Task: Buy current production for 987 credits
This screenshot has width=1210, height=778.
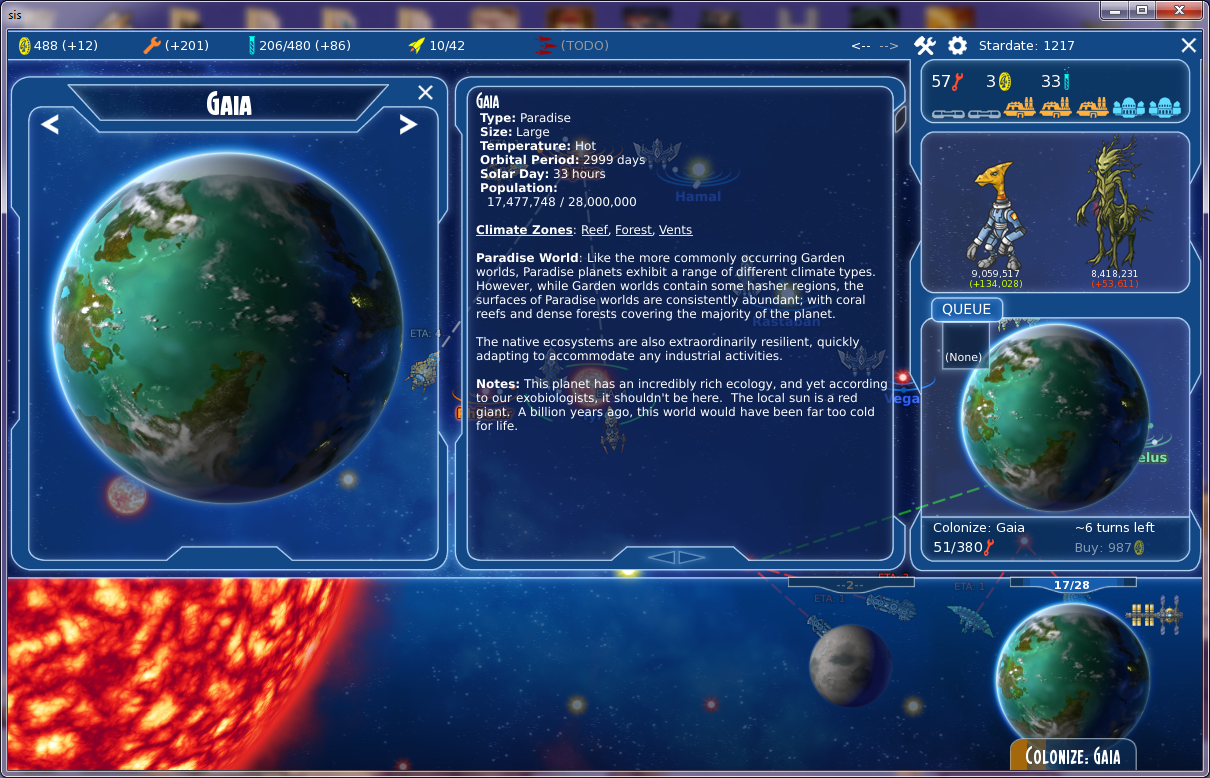Action: (x=1109, y=548)
